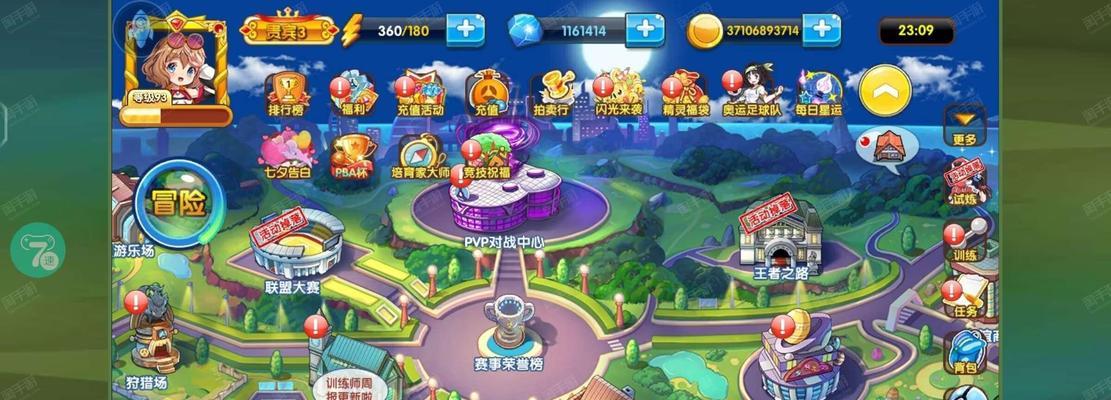Image resolution: width=1111 pixels, height=400 pixels.
Task: Collapse the icon row with yellow arrow
Action: click(x=885, y=92)
